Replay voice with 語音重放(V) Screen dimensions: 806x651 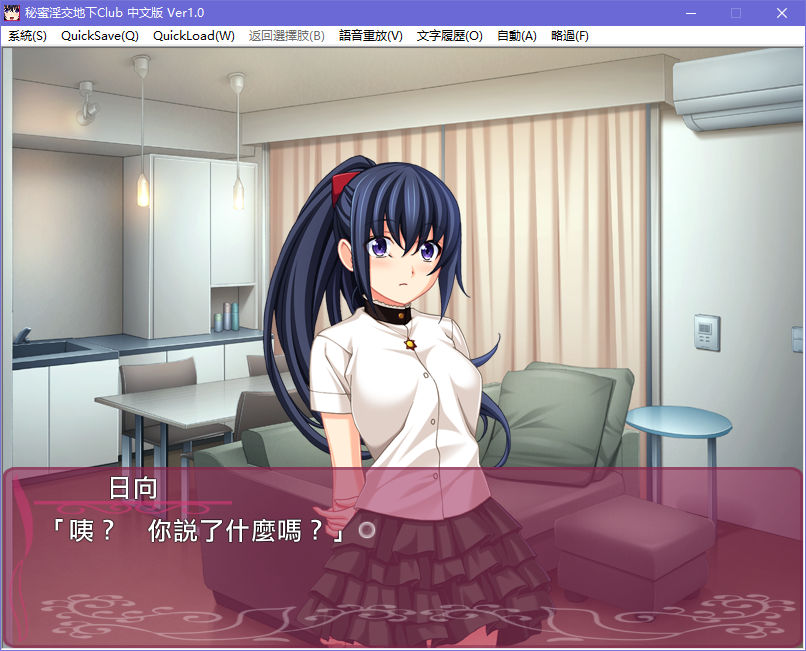371,36
